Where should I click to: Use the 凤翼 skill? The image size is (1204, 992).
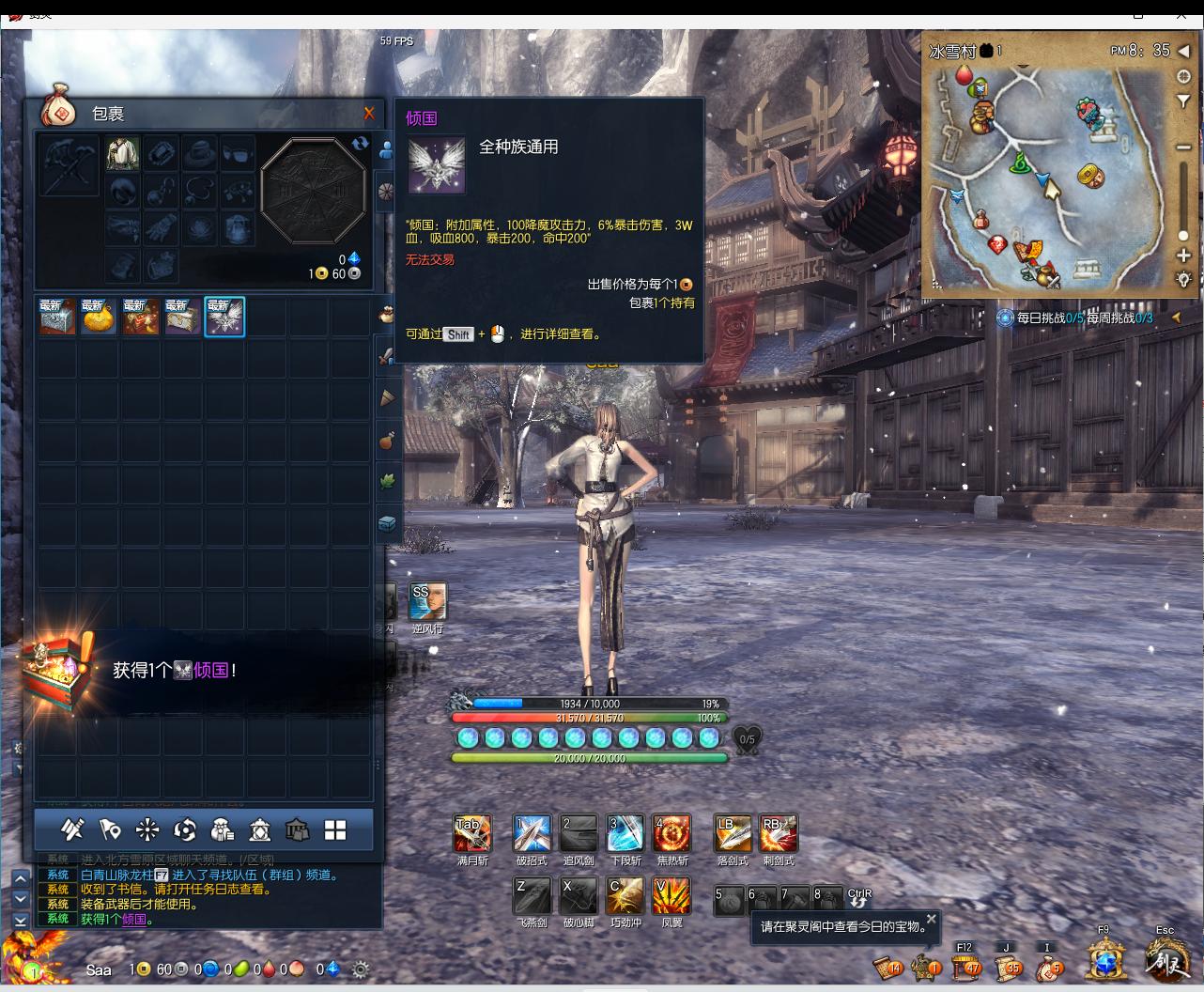pos(672,896)
